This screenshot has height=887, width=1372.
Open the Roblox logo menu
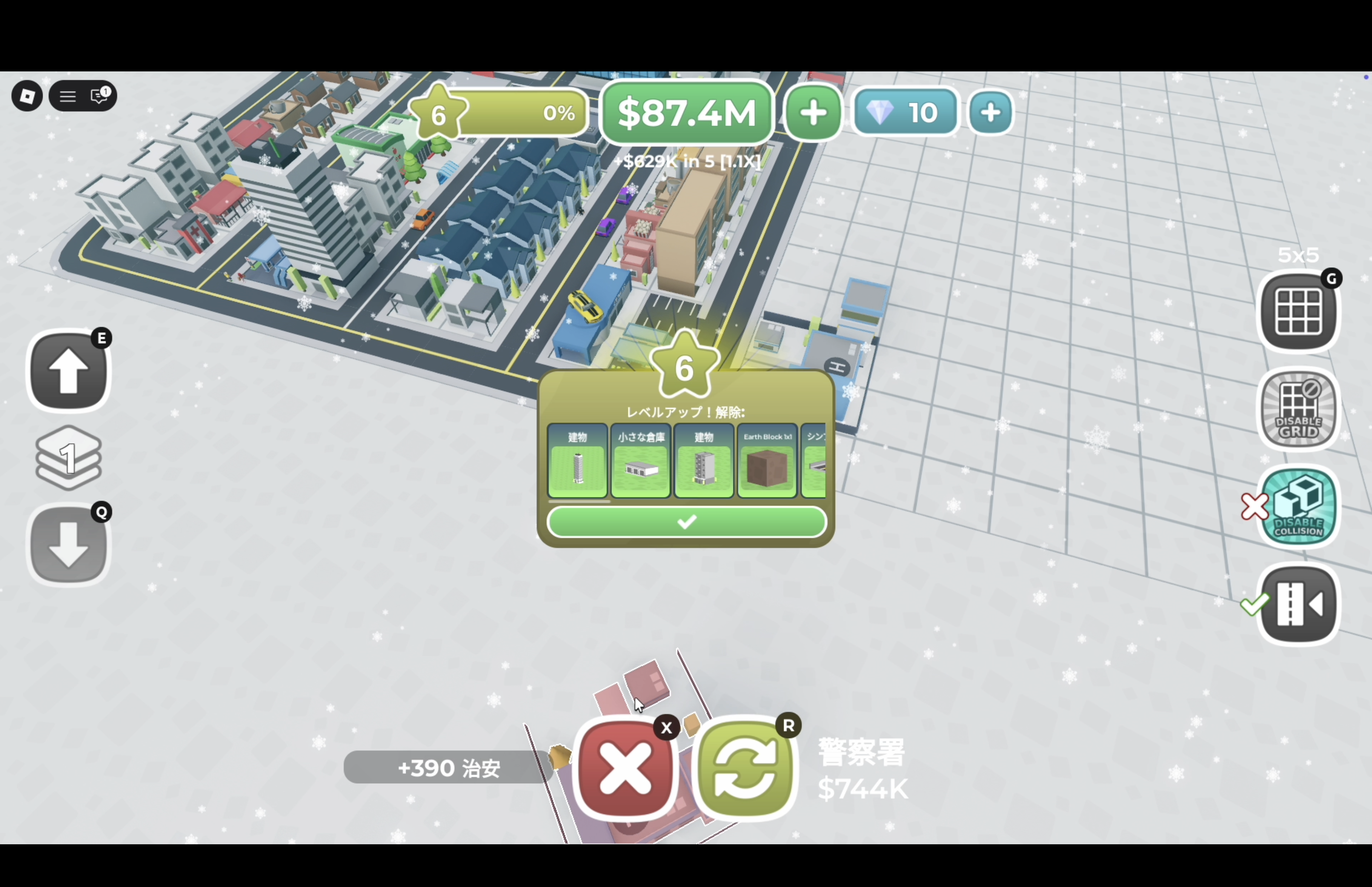point(27,96)
